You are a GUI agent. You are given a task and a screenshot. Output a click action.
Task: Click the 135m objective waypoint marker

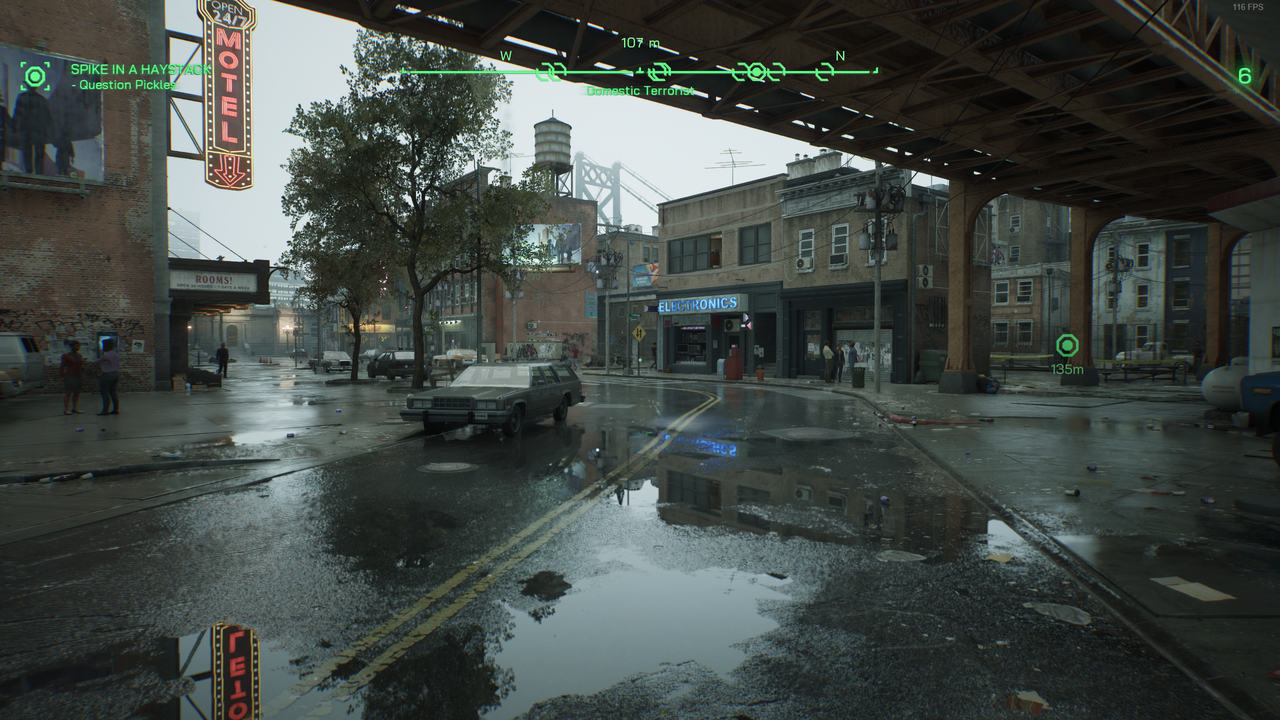click(1067, 346)
